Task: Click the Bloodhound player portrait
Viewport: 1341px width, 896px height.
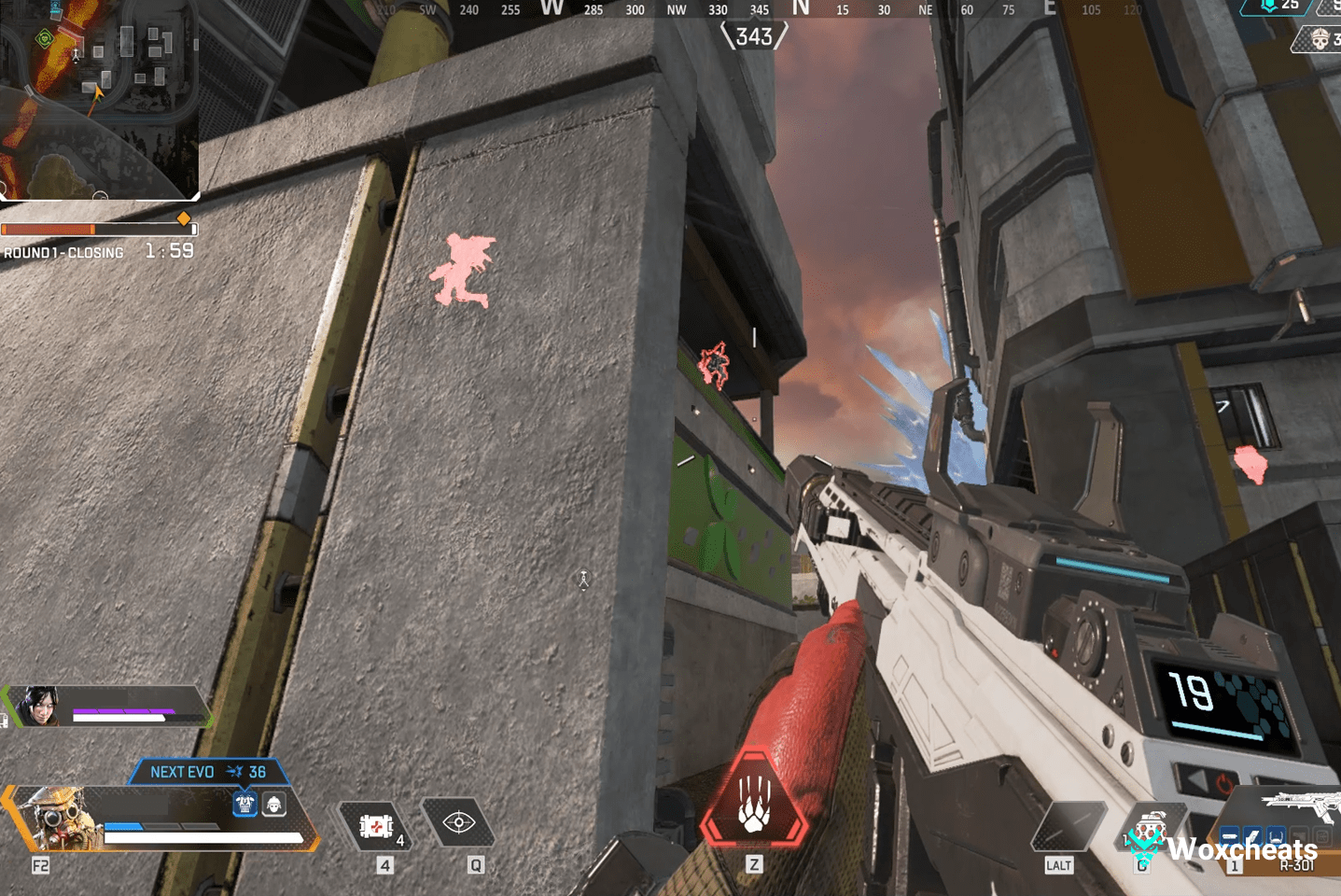Action: [x=58, y=818]
